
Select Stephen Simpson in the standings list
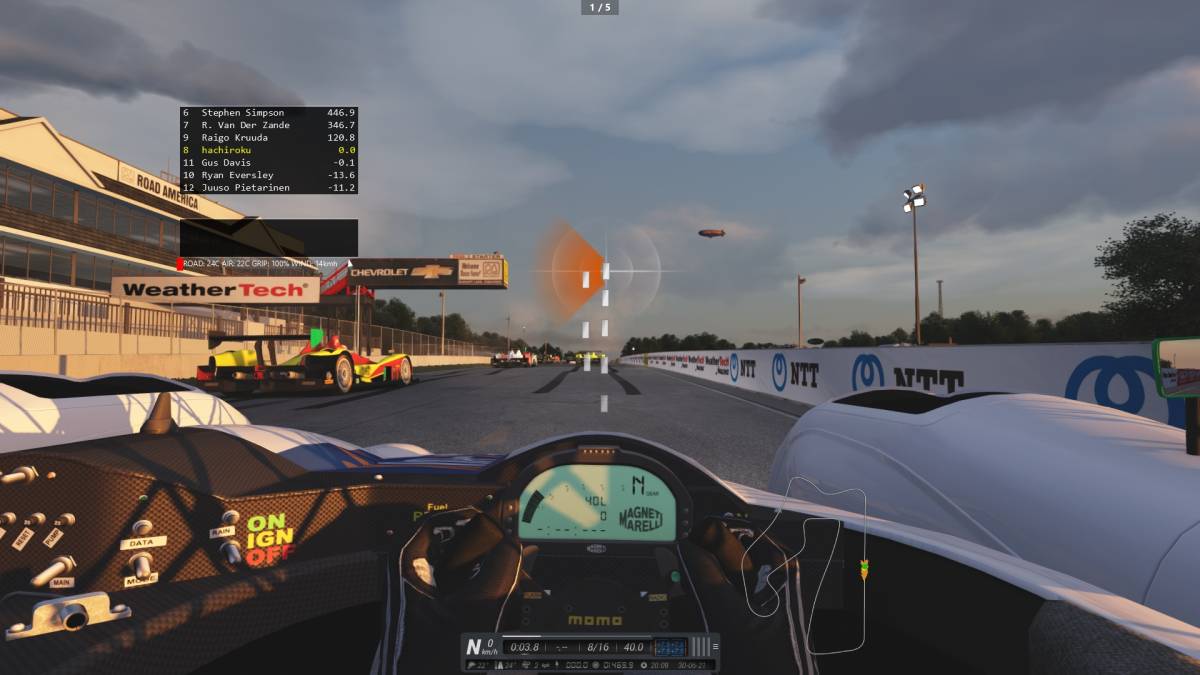(268, 113)
